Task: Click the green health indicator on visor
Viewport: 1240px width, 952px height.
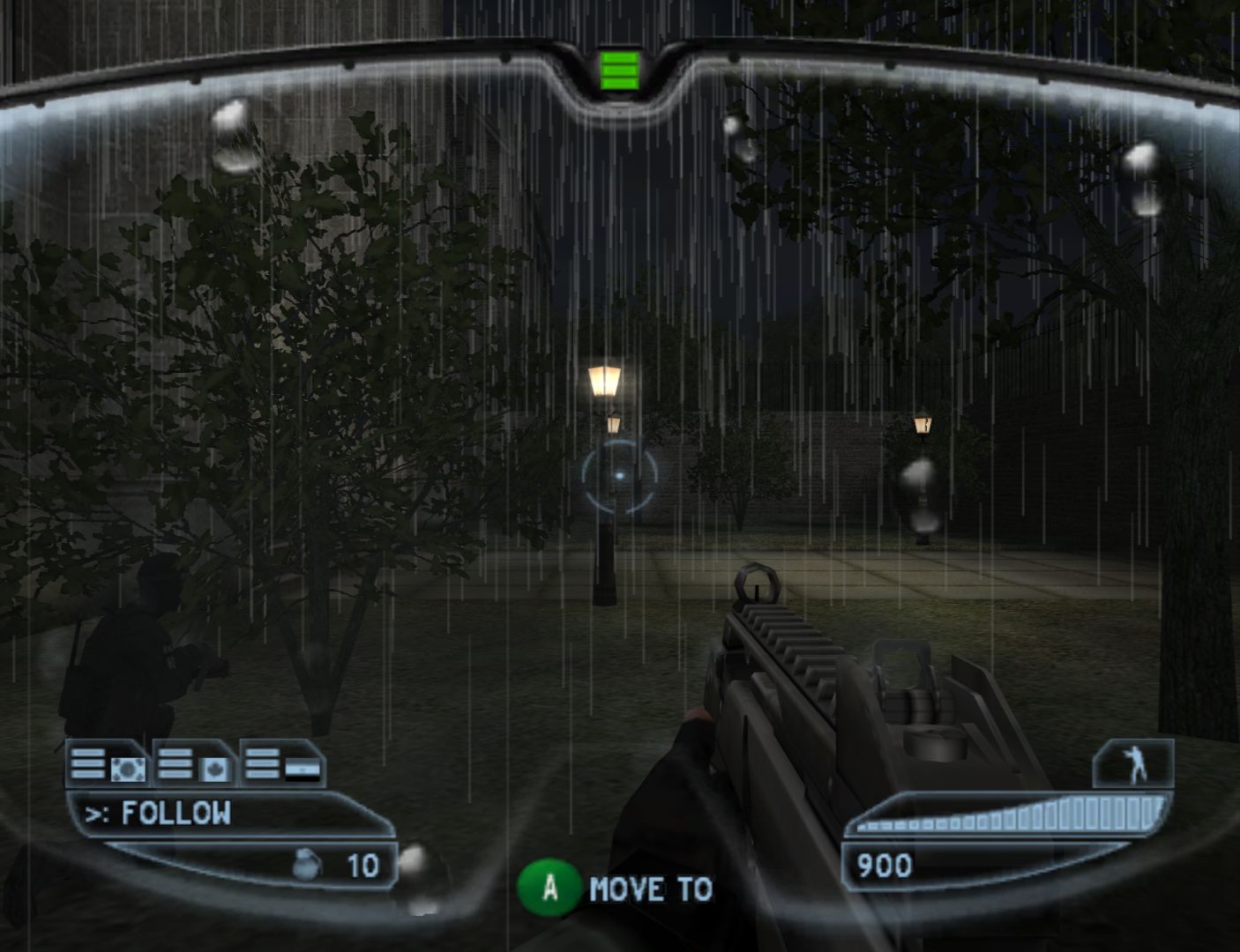Action: [619, 71]
